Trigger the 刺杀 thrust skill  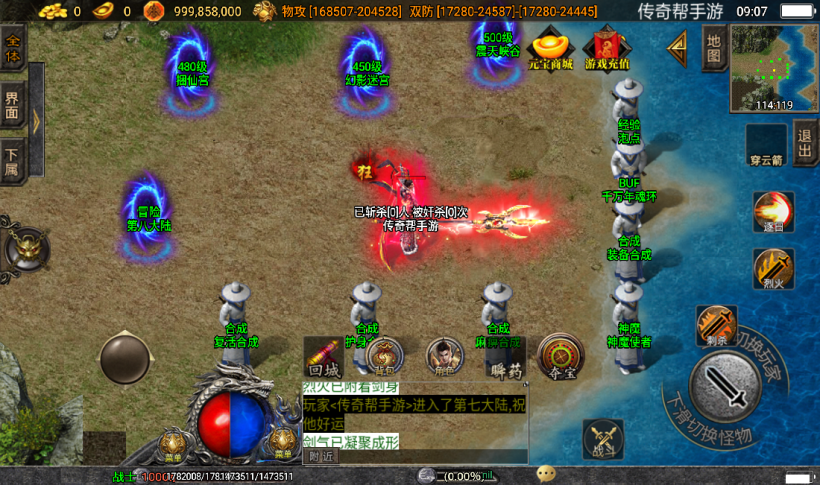[x=716, y=325]
